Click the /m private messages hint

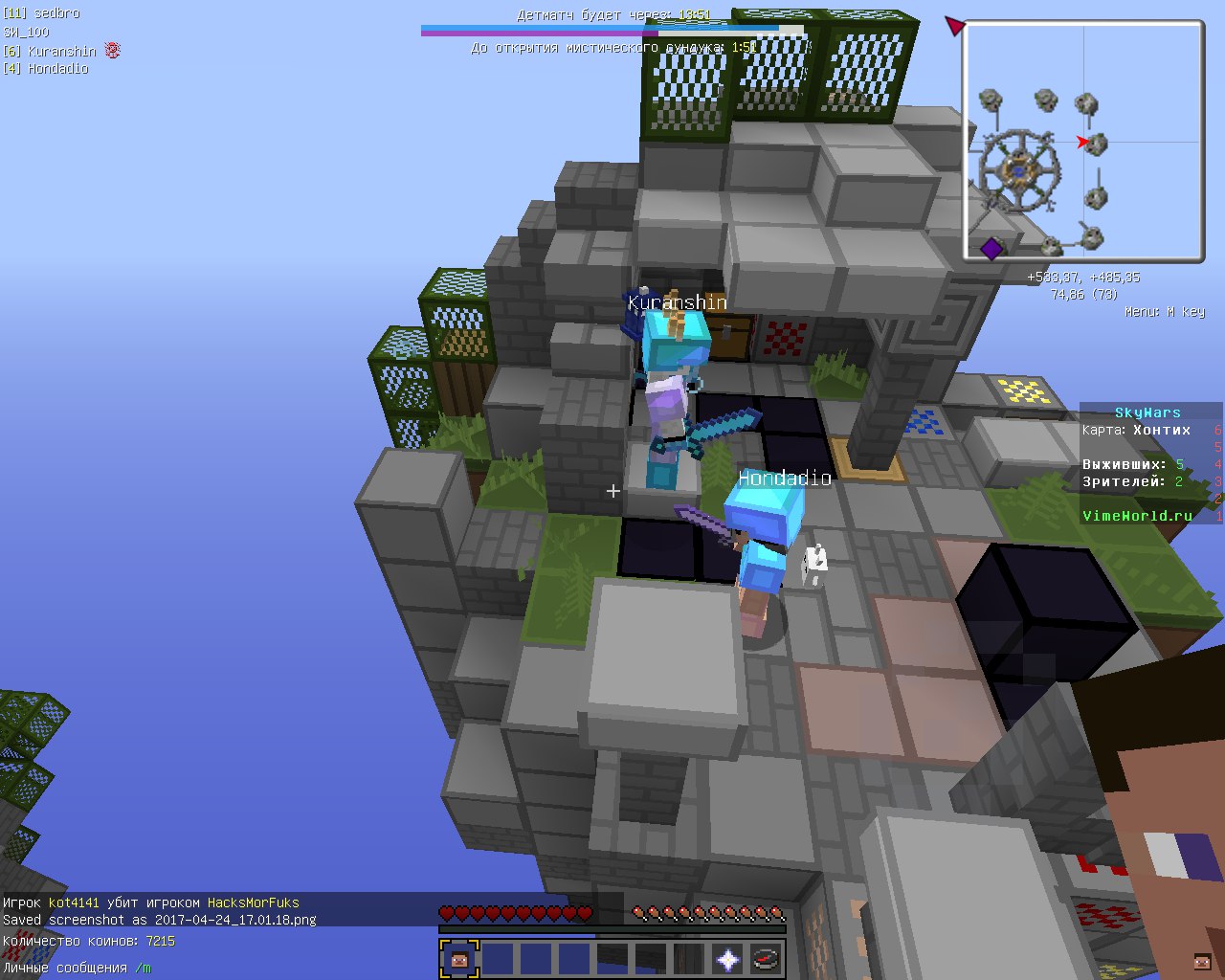click(143, 968)
